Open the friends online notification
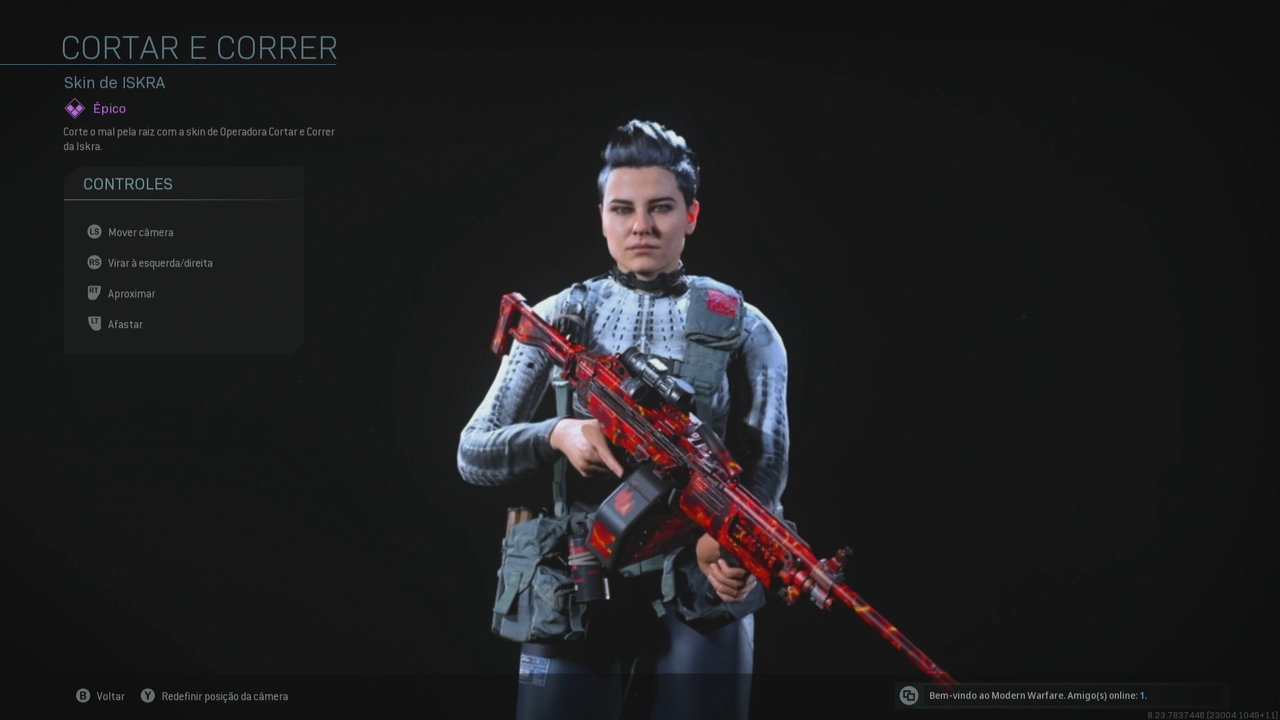 coord(1037,695)
